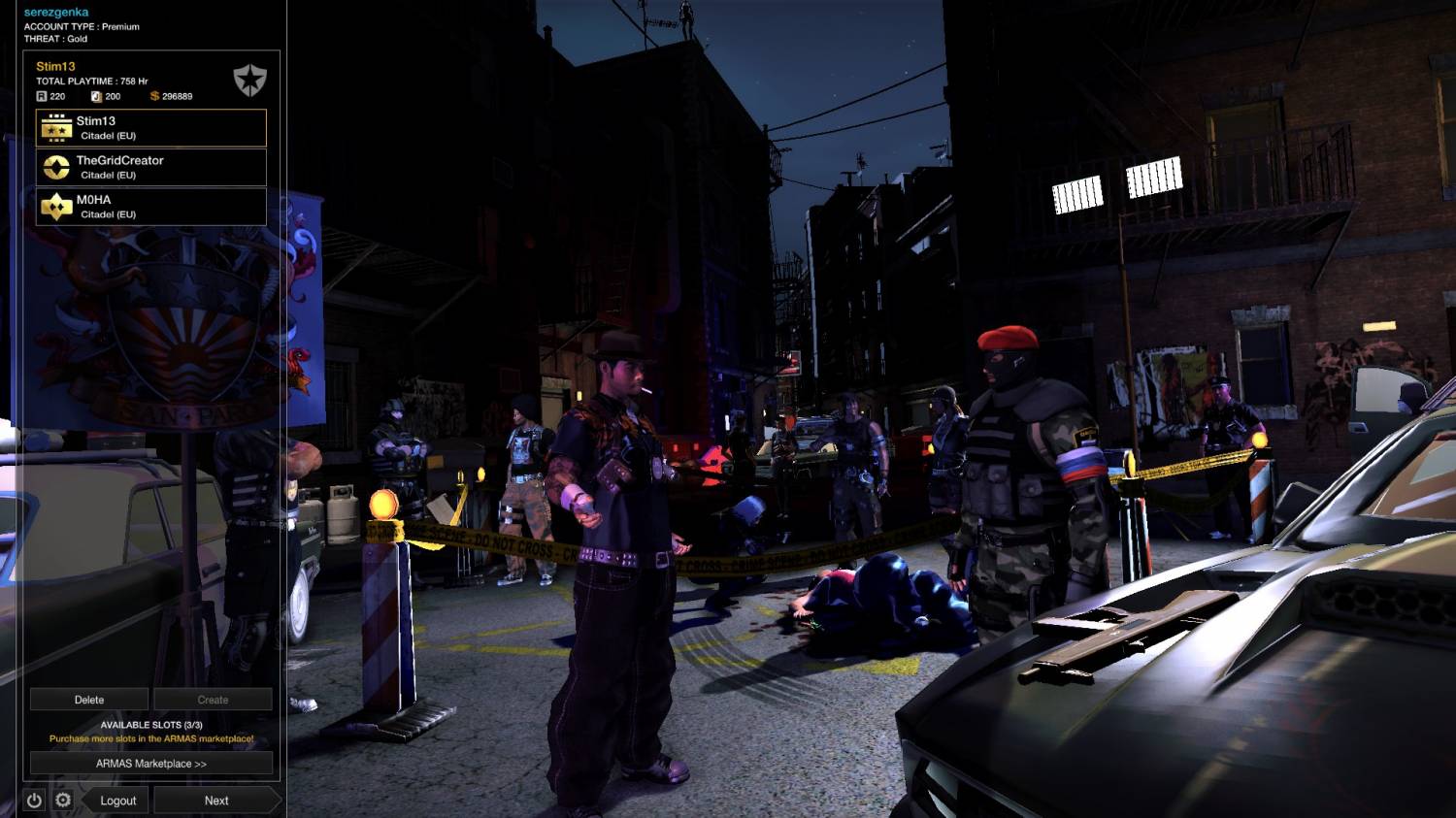Choose the TheGridCreator character

(150, 167)
